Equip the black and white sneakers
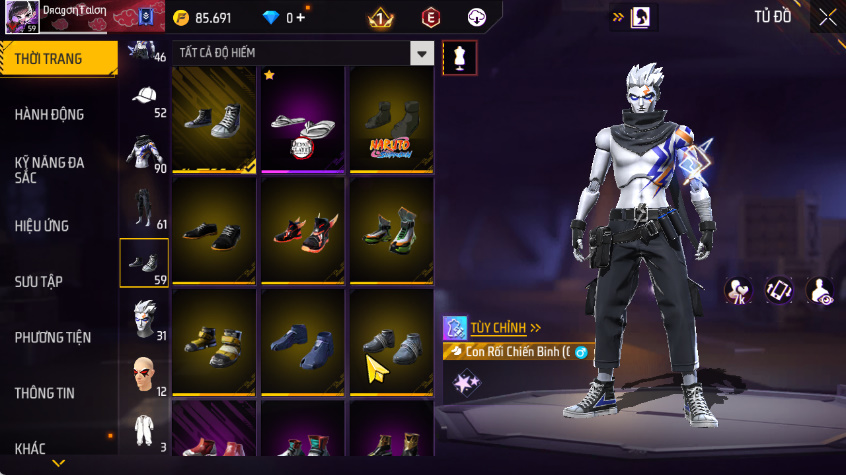Viewport: 846px width, 475px height. 214,120
